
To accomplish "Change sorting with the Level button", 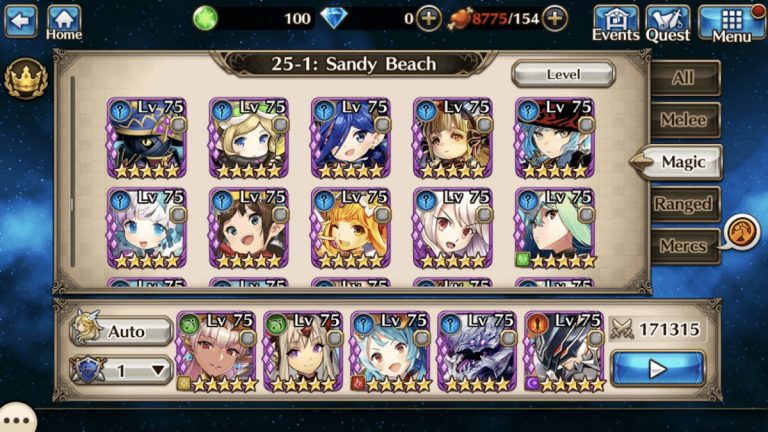I will pyautogui.click(x=563, y=75).
